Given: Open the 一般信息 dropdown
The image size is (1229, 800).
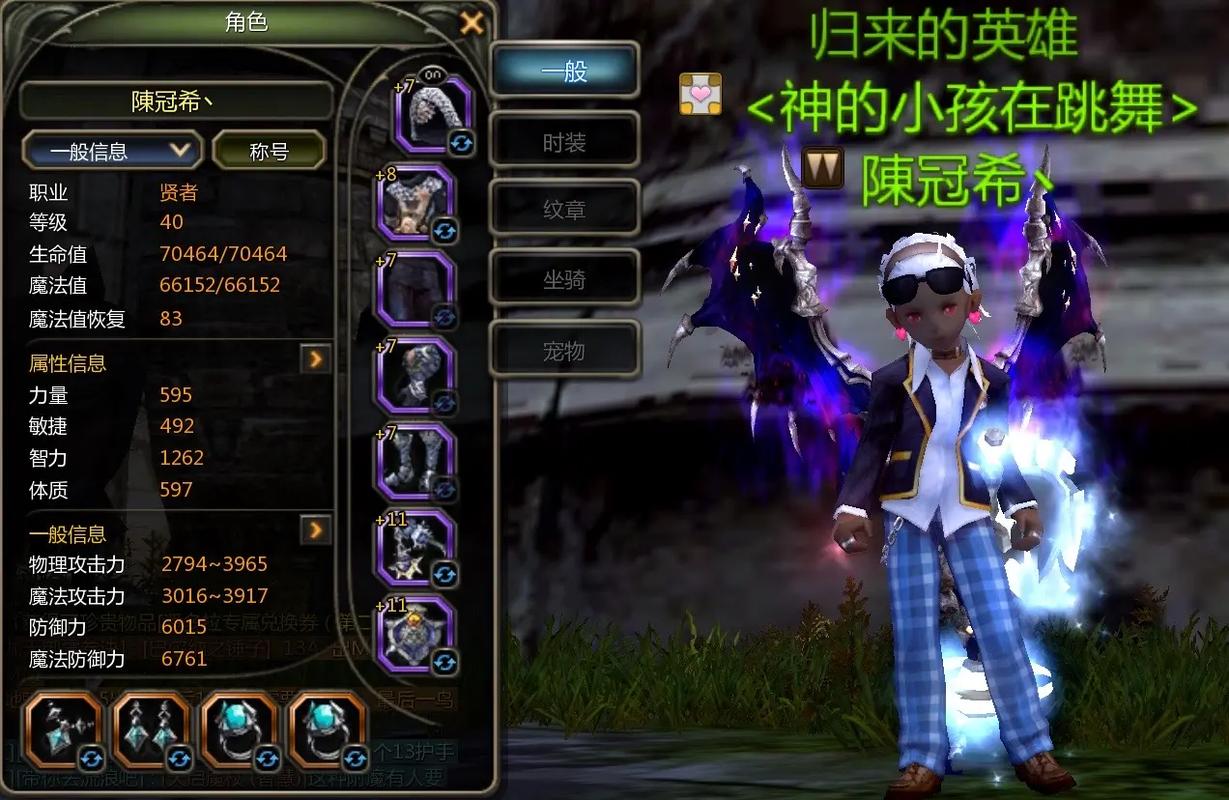Looking at the screenshot, I should click(110, 151).
